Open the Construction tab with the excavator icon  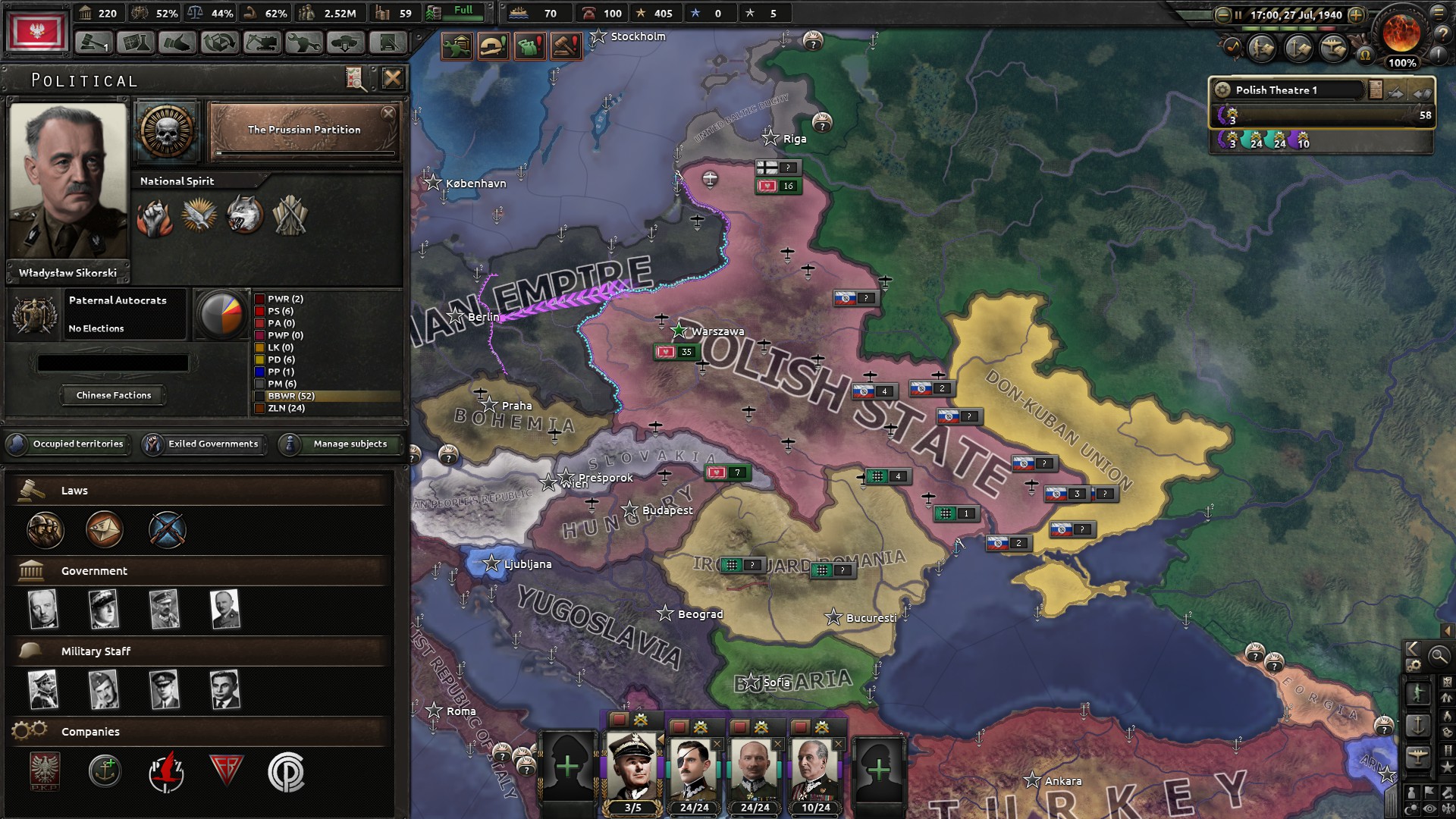(x=262, y=44)
